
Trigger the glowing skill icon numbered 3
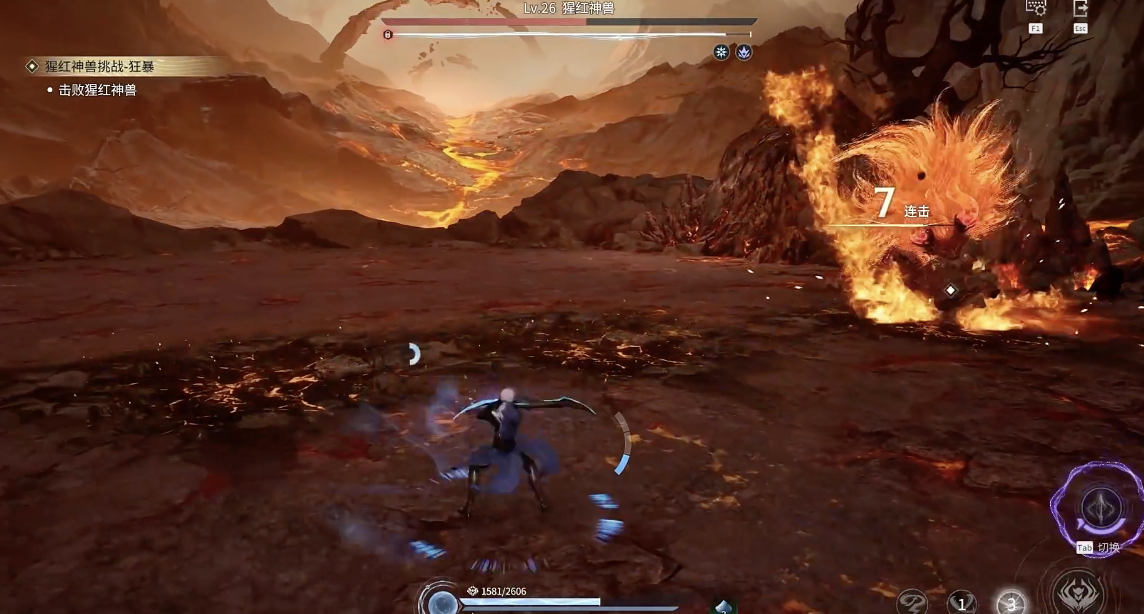(x=1010, y=601)
